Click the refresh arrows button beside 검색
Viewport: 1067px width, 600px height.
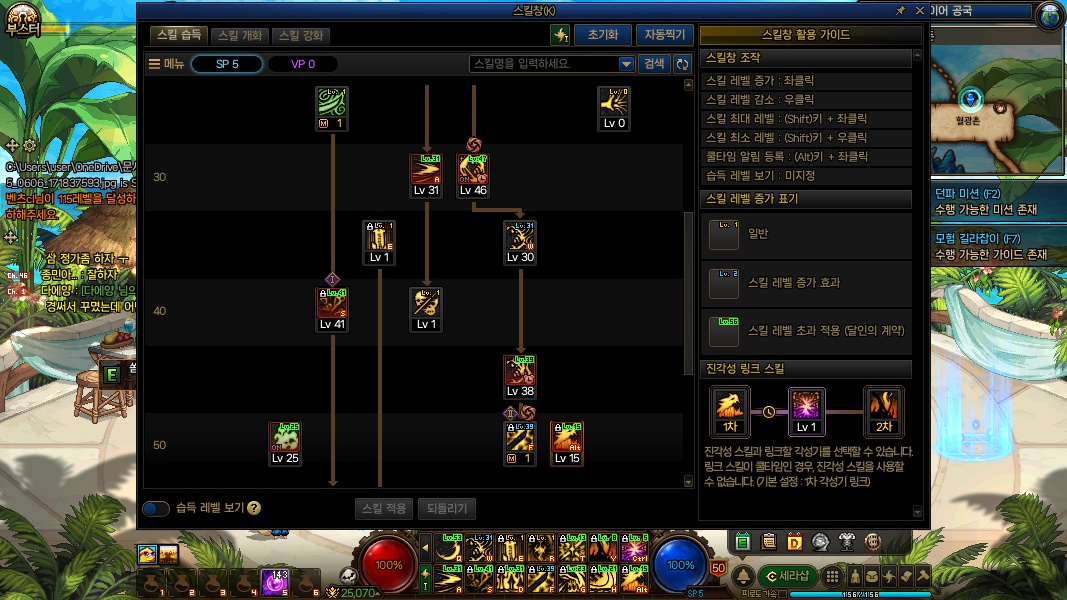[x=683, y=64]
